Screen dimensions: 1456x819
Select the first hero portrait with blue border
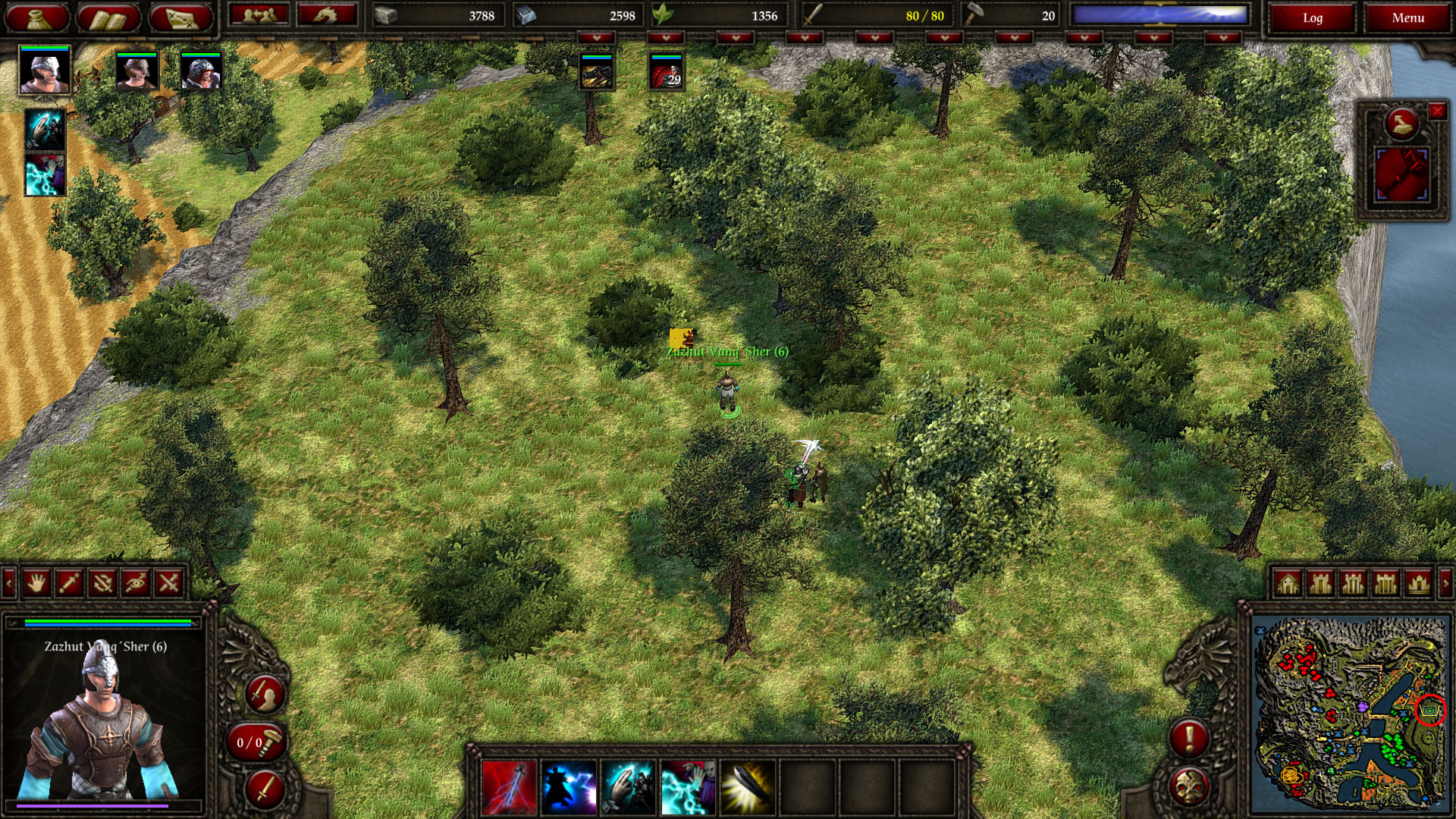point(45,70)
